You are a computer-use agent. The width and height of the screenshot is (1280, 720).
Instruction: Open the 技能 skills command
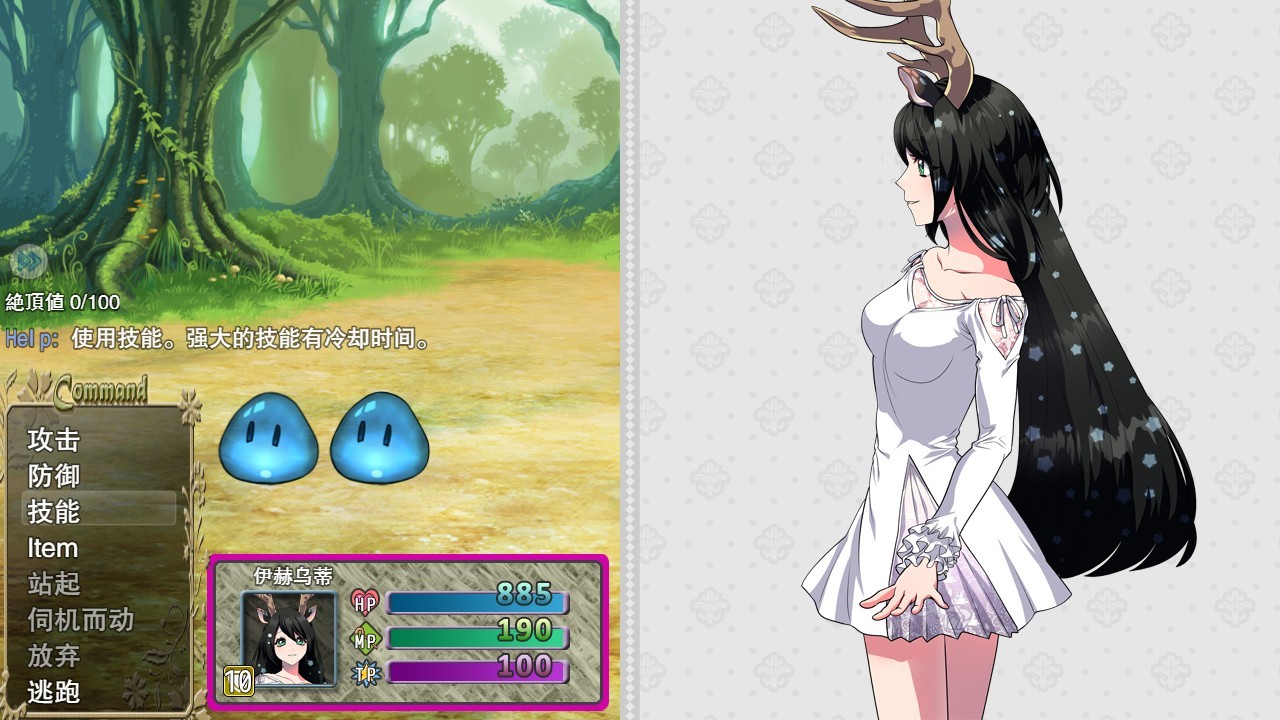click(54, 511)
